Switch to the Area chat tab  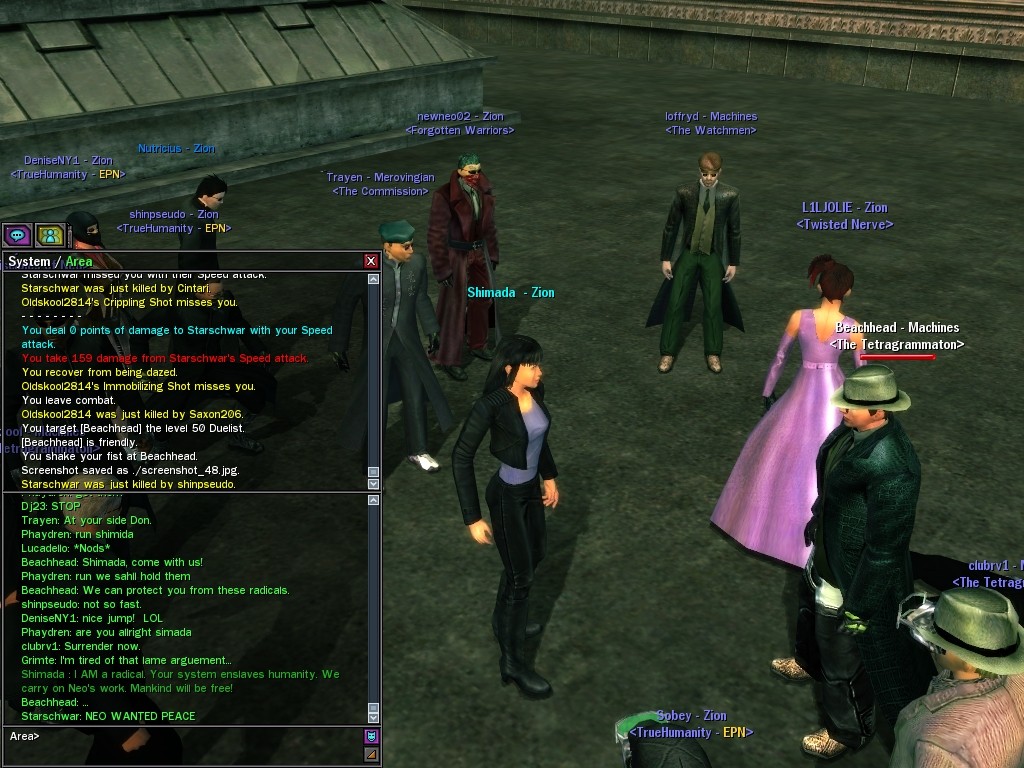(x=79, y=262)
